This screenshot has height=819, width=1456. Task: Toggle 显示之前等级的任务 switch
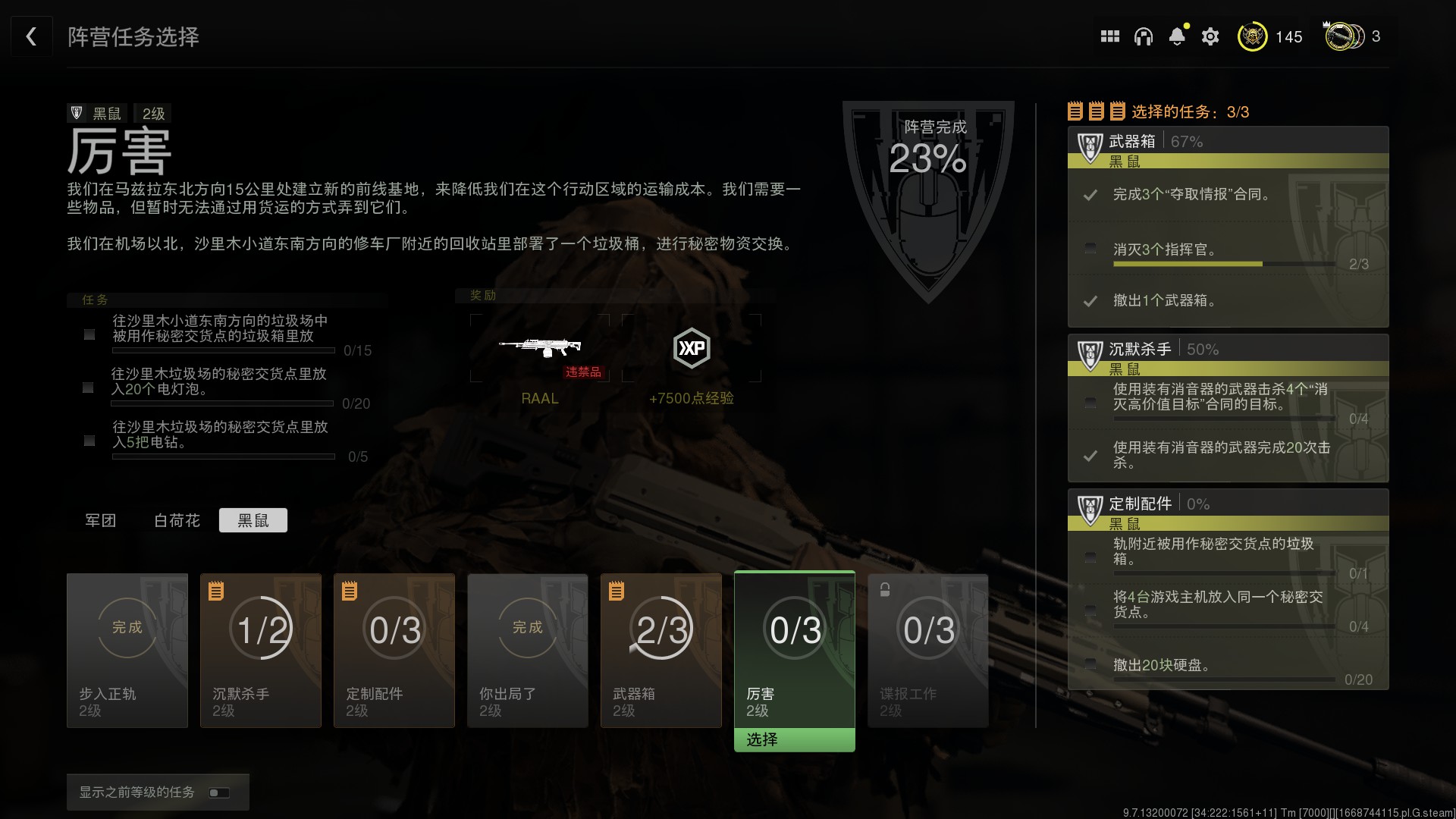pyautogui.click(x=219, y=792)
